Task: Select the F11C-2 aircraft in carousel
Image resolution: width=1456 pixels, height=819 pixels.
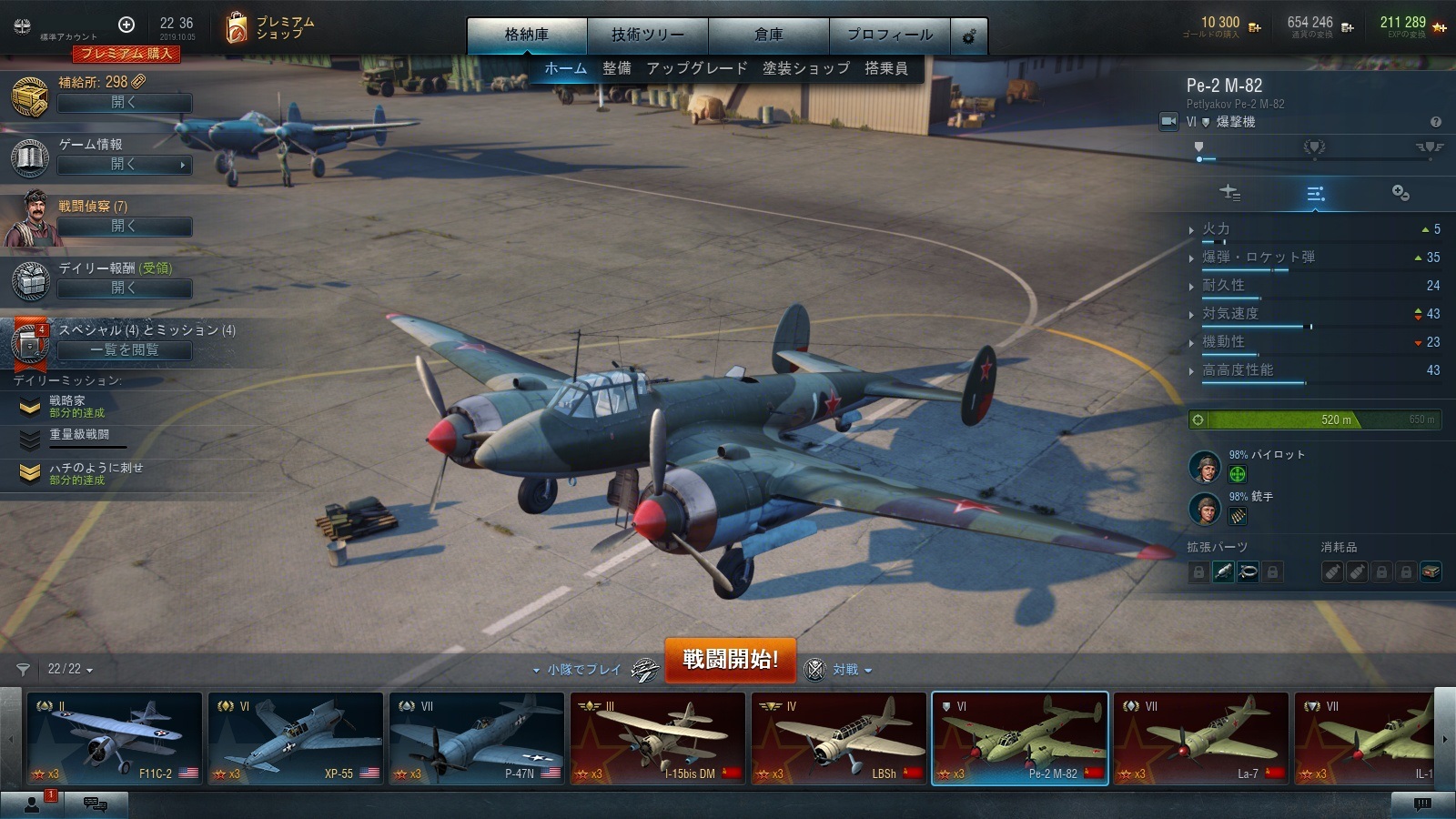Action: pos(114,738)
